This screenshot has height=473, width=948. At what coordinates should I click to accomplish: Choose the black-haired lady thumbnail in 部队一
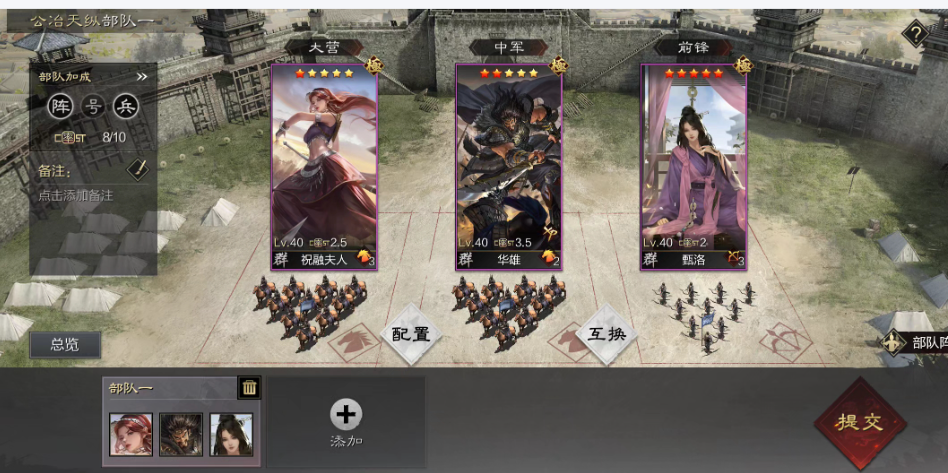pos(231,434)
